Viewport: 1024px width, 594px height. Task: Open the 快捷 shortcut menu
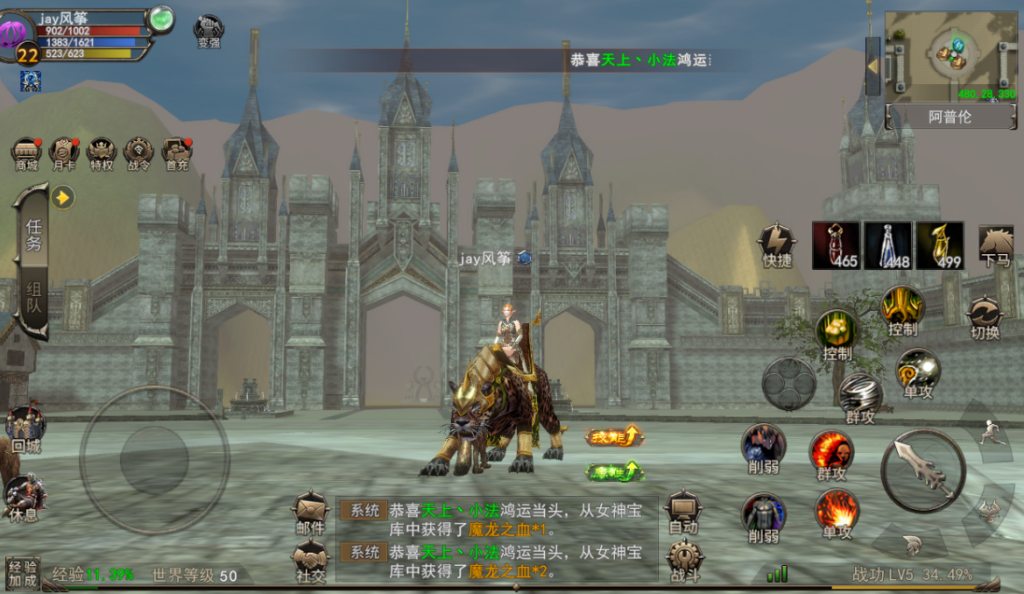pos(777,245)
